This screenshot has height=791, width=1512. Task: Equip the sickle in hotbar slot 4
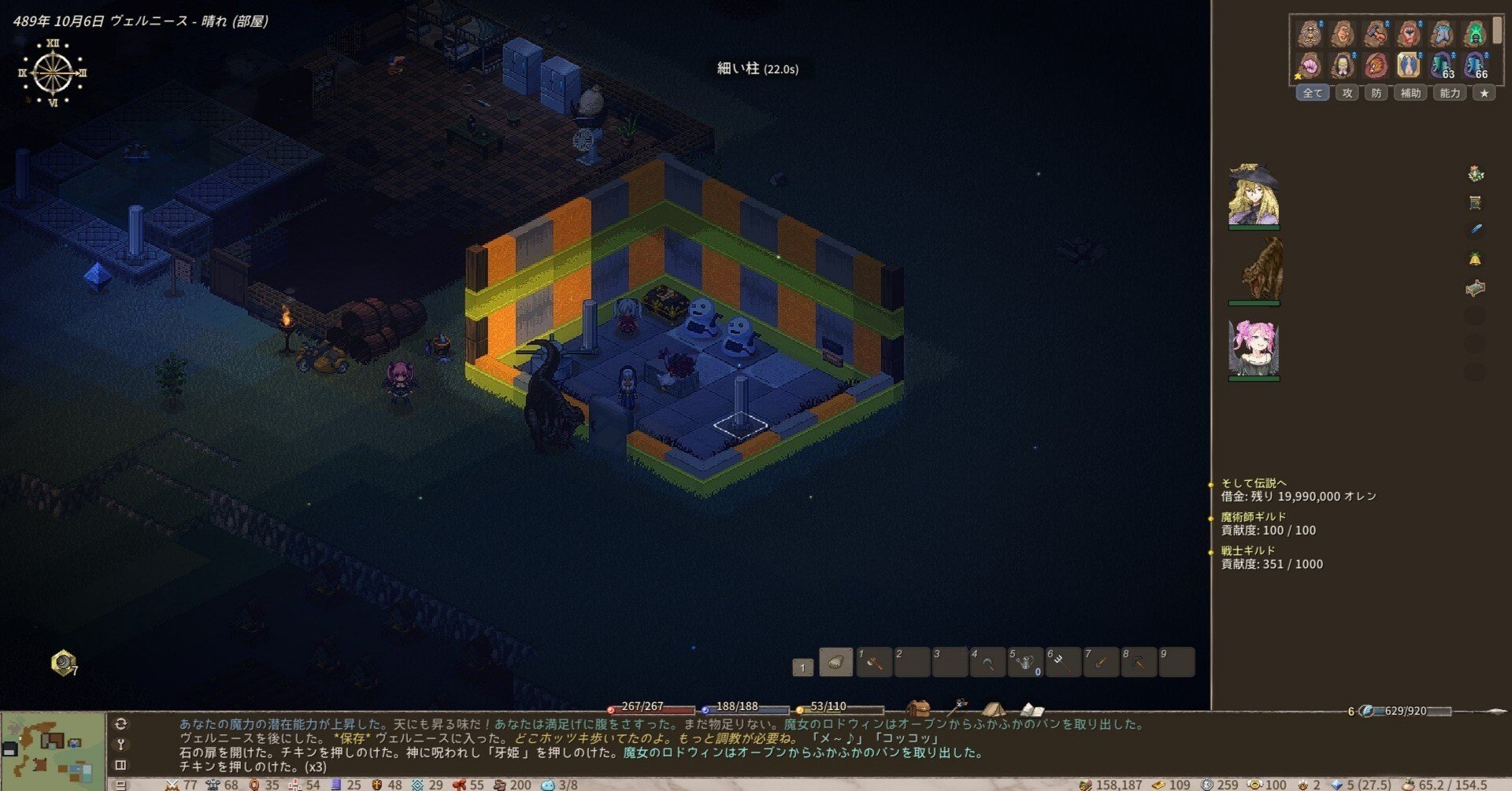click(x=988, y=663)
